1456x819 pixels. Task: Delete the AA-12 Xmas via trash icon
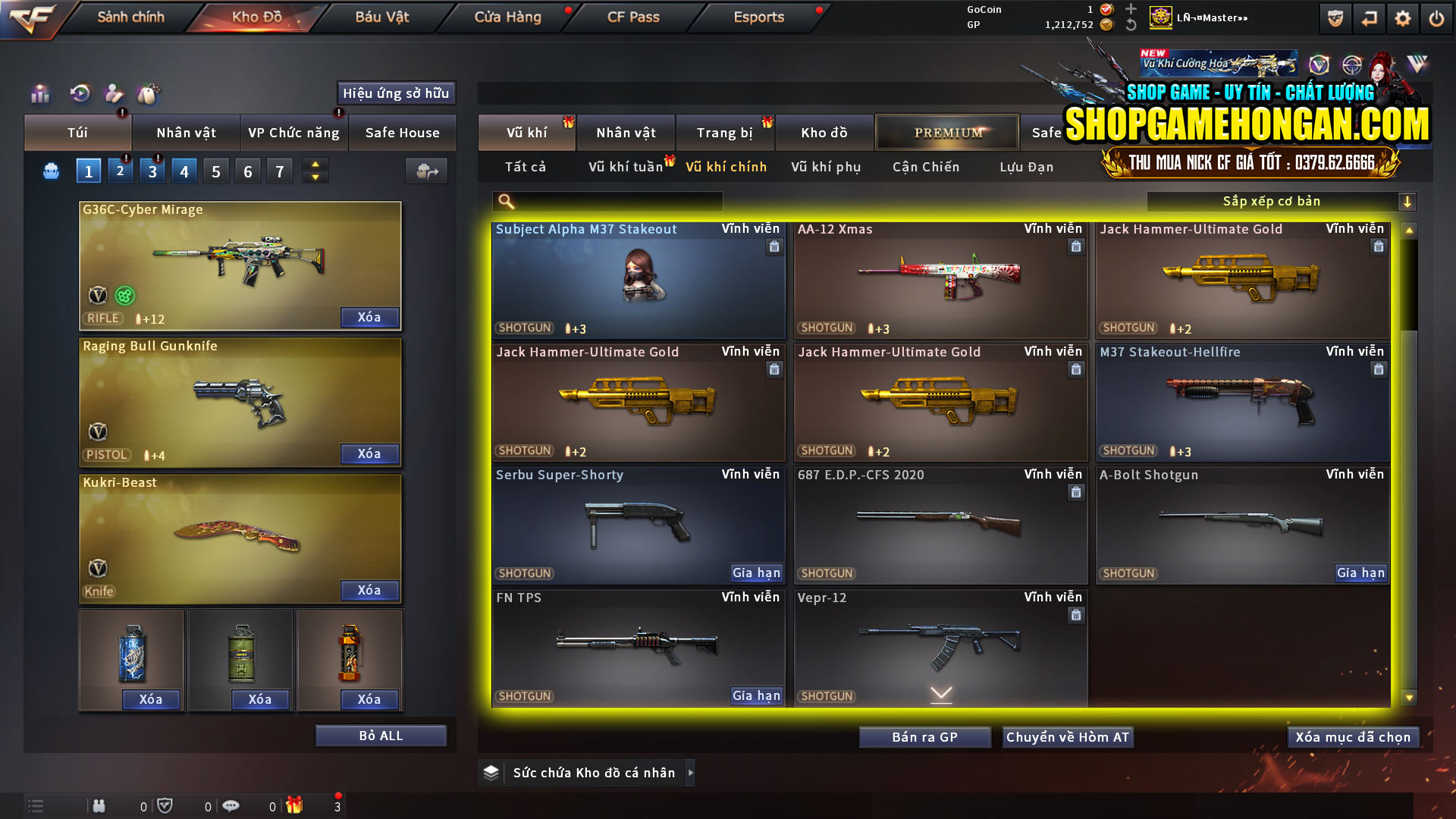(x=1075, y=246)
